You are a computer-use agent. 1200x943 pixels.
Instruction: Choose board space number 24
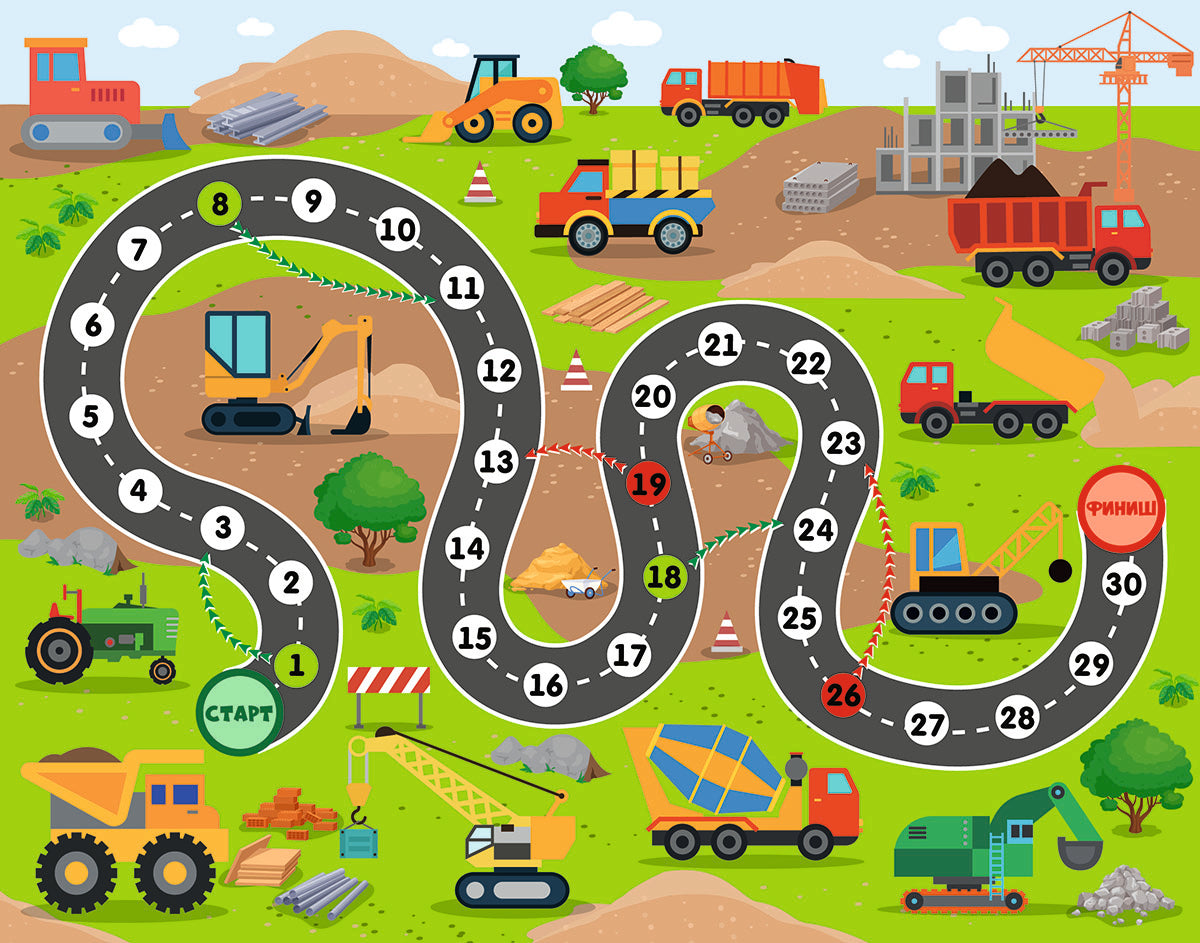click(815, 529)
